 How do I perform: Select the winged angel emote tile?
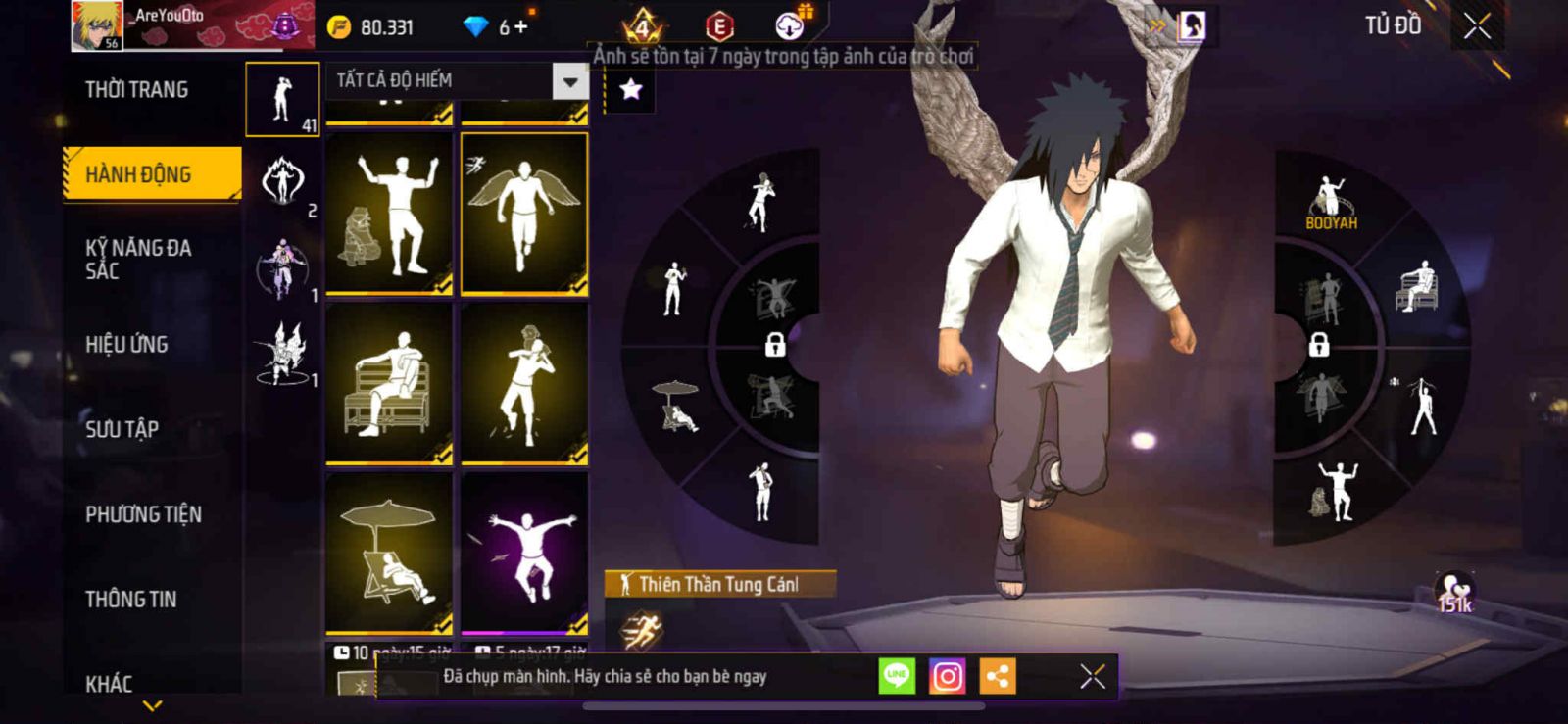pos(524,213)
